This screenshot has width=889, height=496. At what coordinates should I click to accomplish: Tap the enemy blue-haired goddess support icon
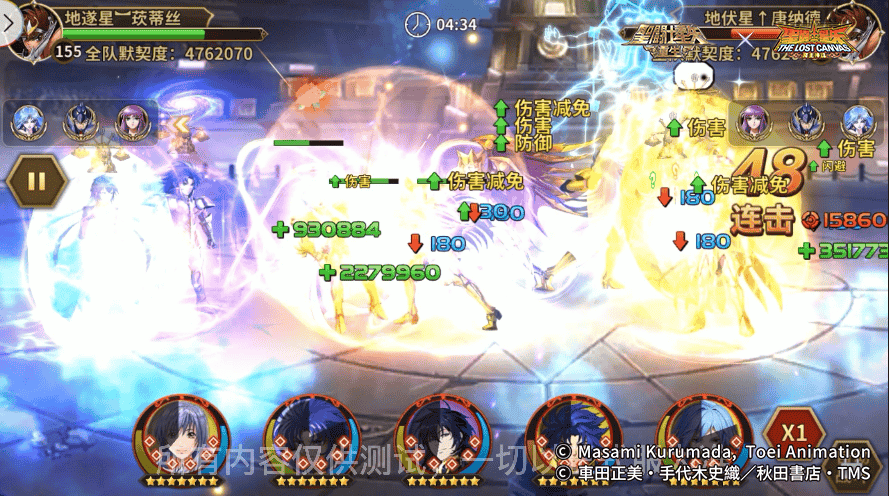[x=859, y=122]
